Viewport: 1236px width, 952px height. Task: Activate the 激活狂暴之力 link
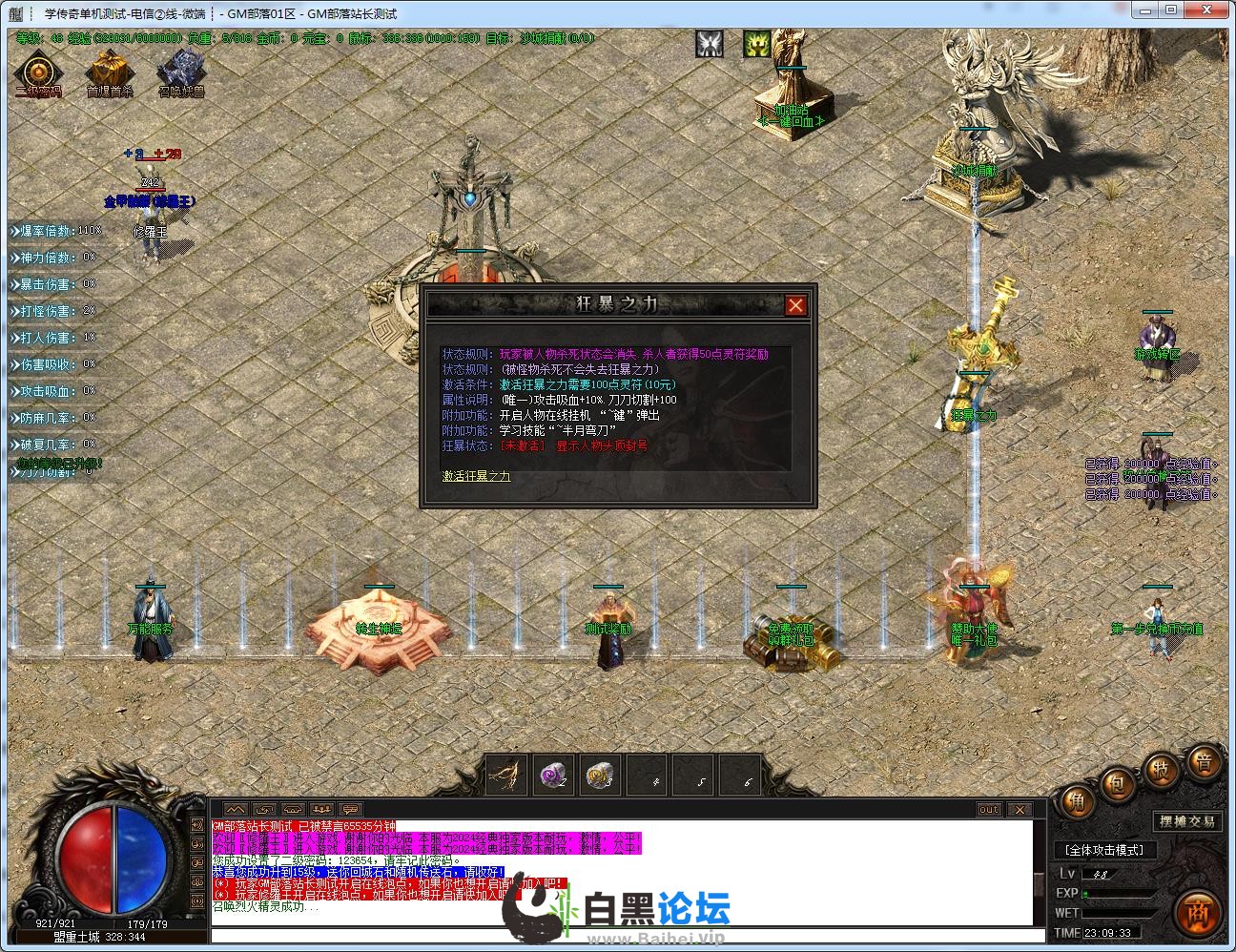pyautogui.click(x=476, y=476)
